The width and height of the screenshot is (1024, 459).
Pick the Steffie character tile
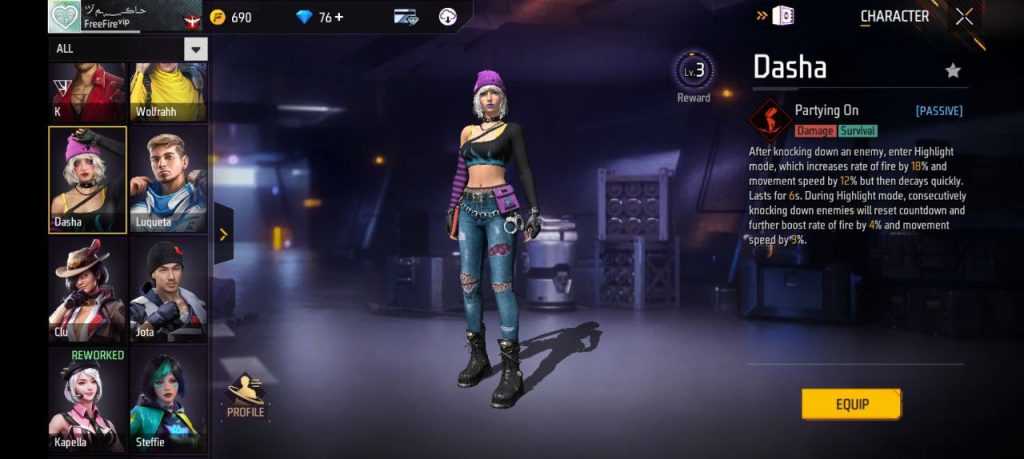pos(168,398)
